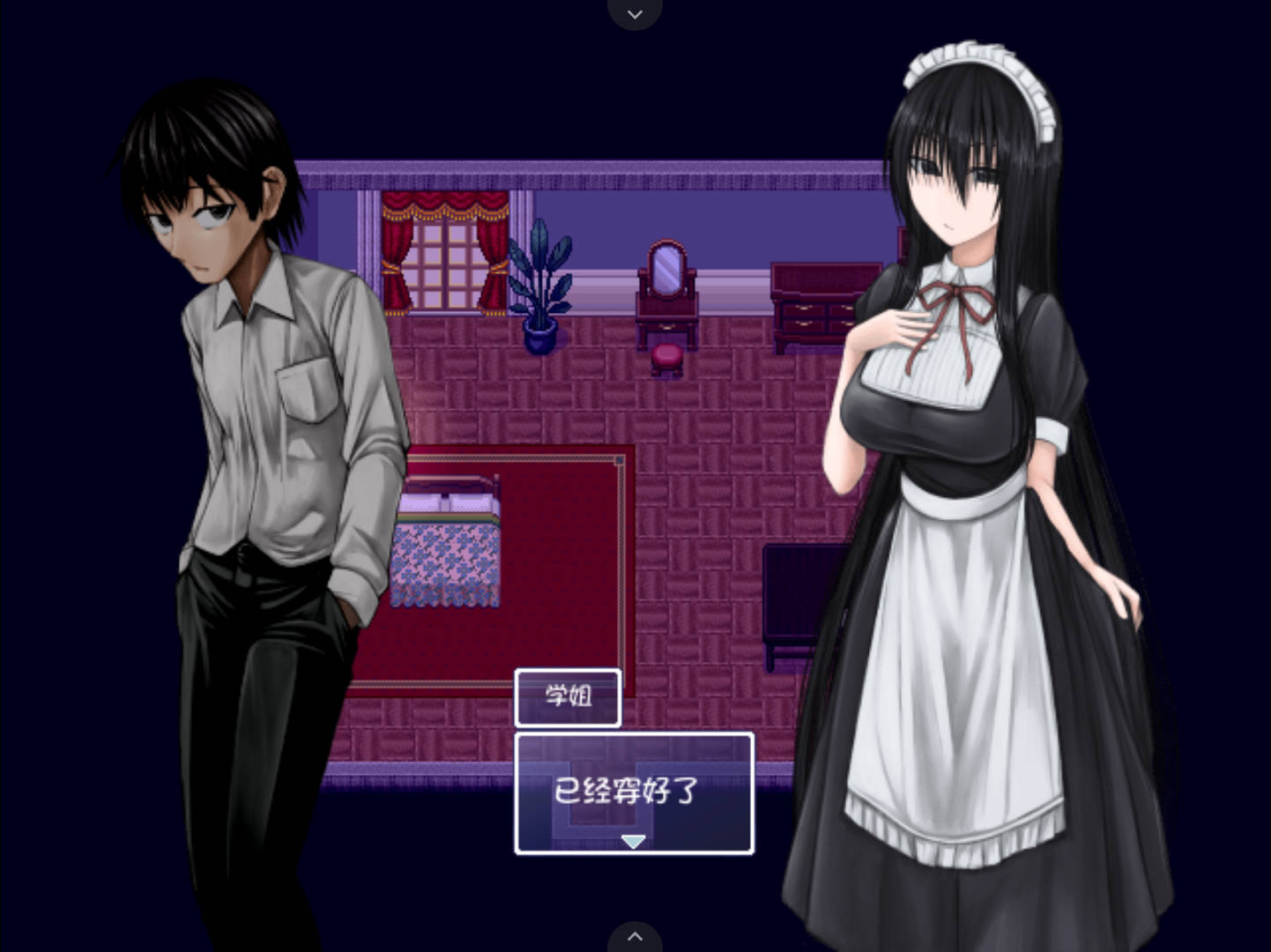This screenshot has width=1271, height=952.
Task: Collapse the screen using the downward arrow button
Action: coord(634,12)
